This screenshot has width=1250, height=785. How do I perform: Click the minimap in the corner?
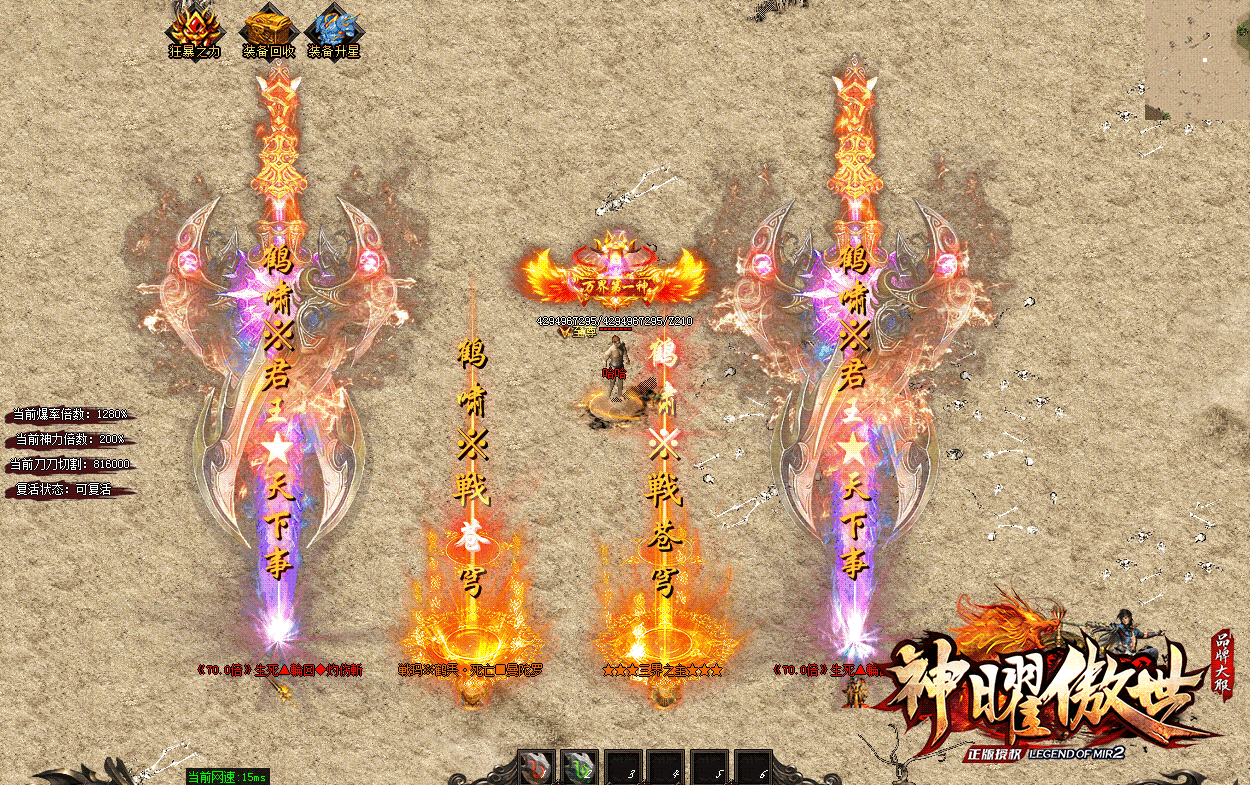coord(1197,60)
